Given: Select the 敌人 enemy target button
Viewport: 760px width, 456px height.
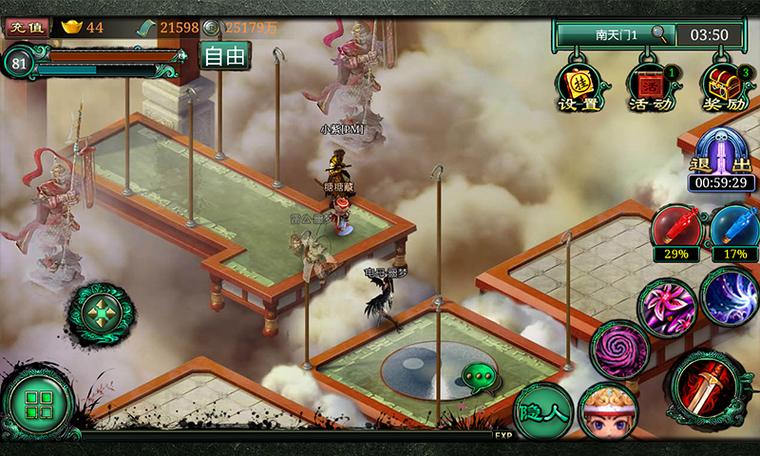Looking at the screenshot, I should [x=543, y=412].
